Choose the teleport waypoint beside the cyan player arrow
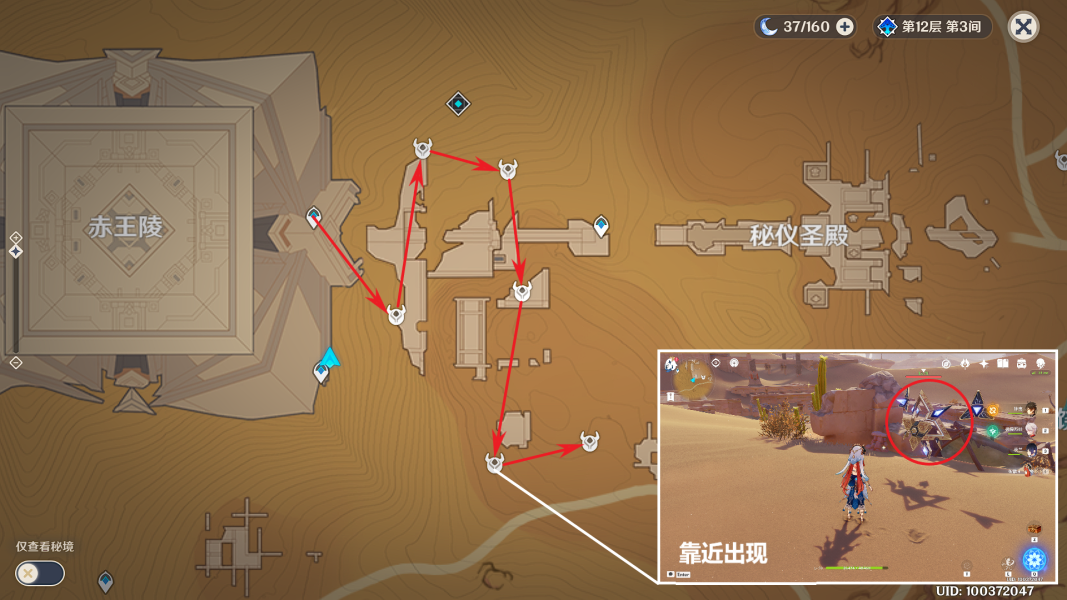 [321, 373]
